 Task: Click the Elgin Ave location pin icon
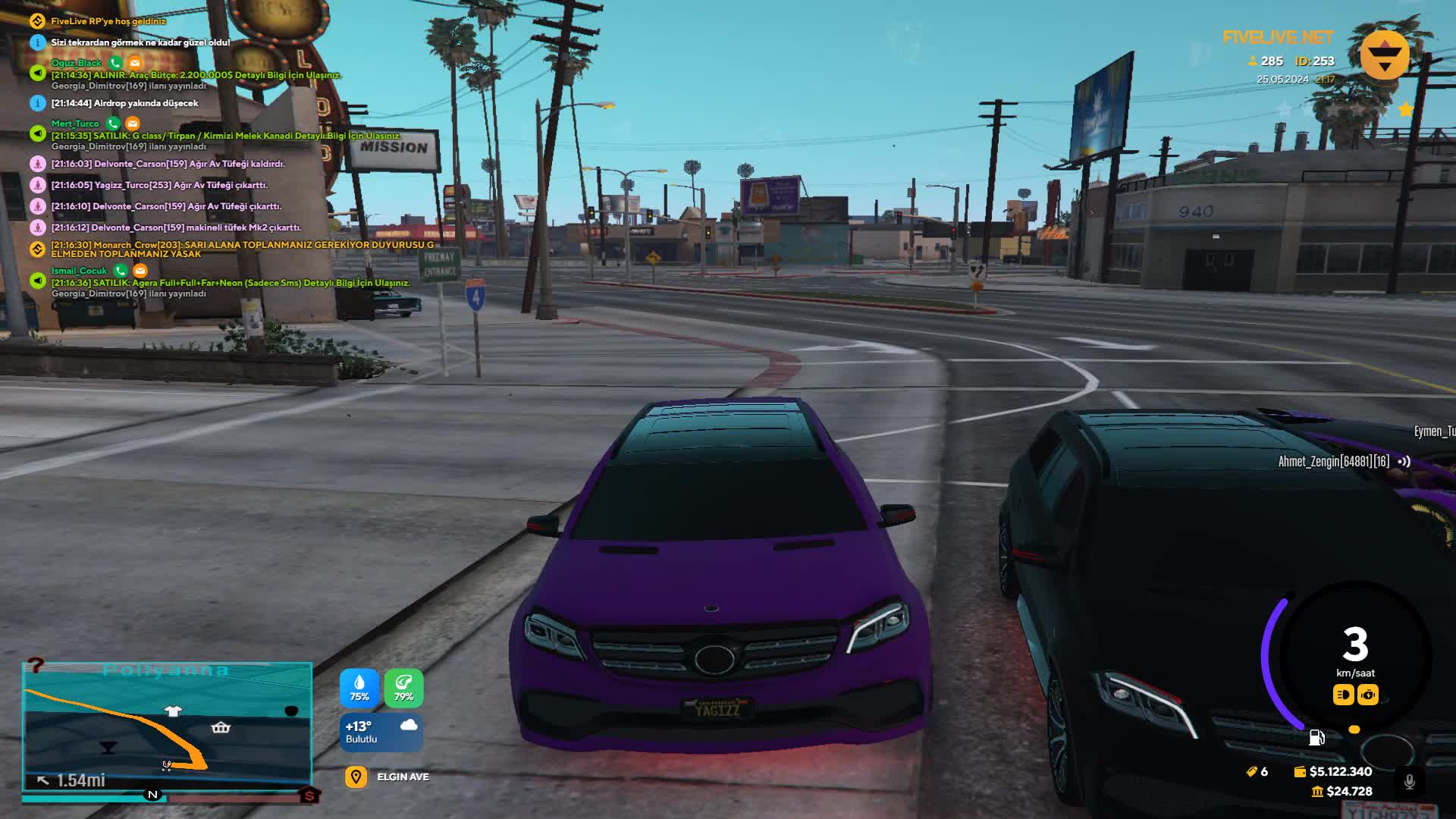tap(356, 777)
